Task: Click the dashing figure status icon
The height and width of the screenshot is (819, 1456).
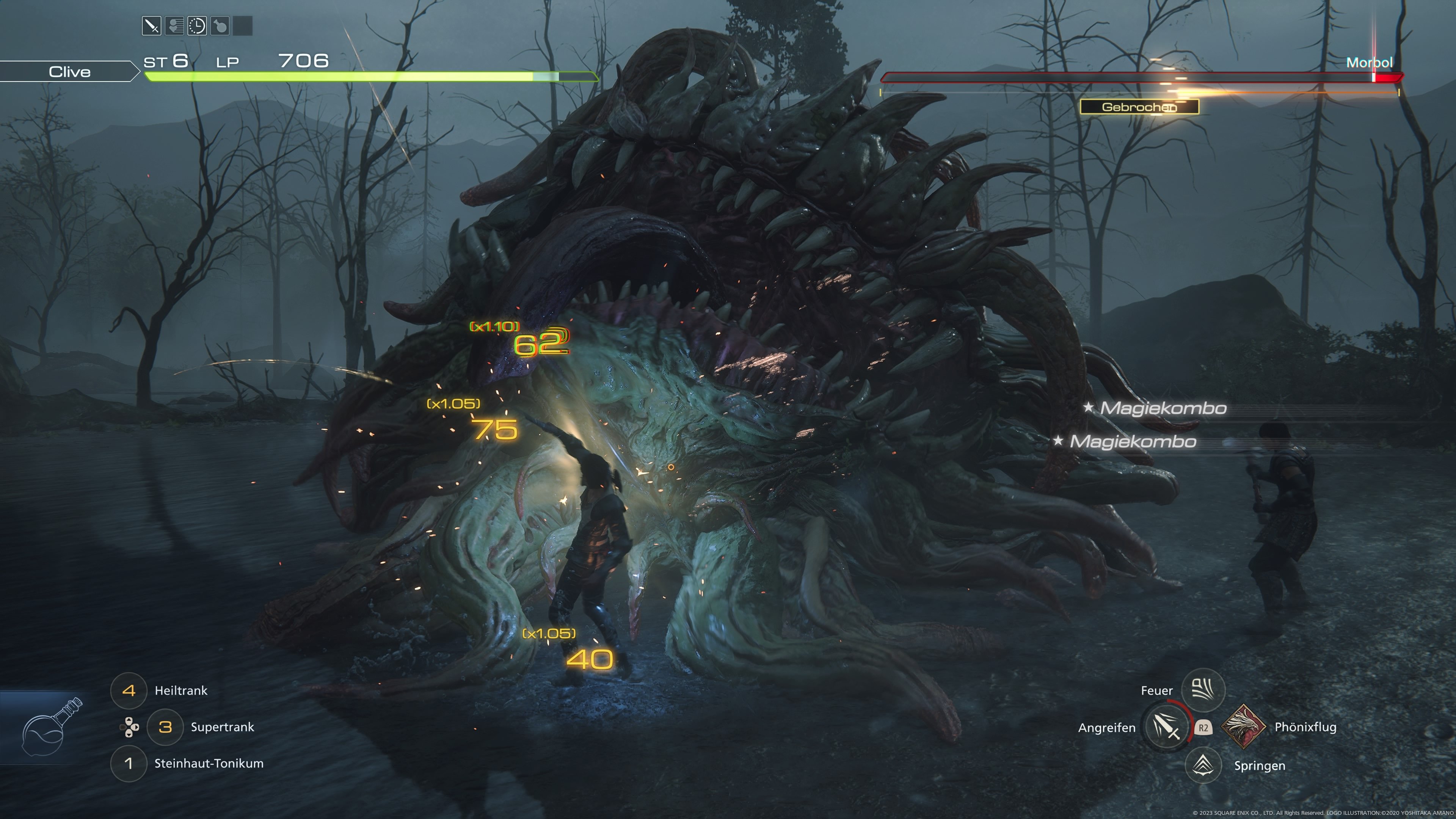Action: click(x=175, y=26)
